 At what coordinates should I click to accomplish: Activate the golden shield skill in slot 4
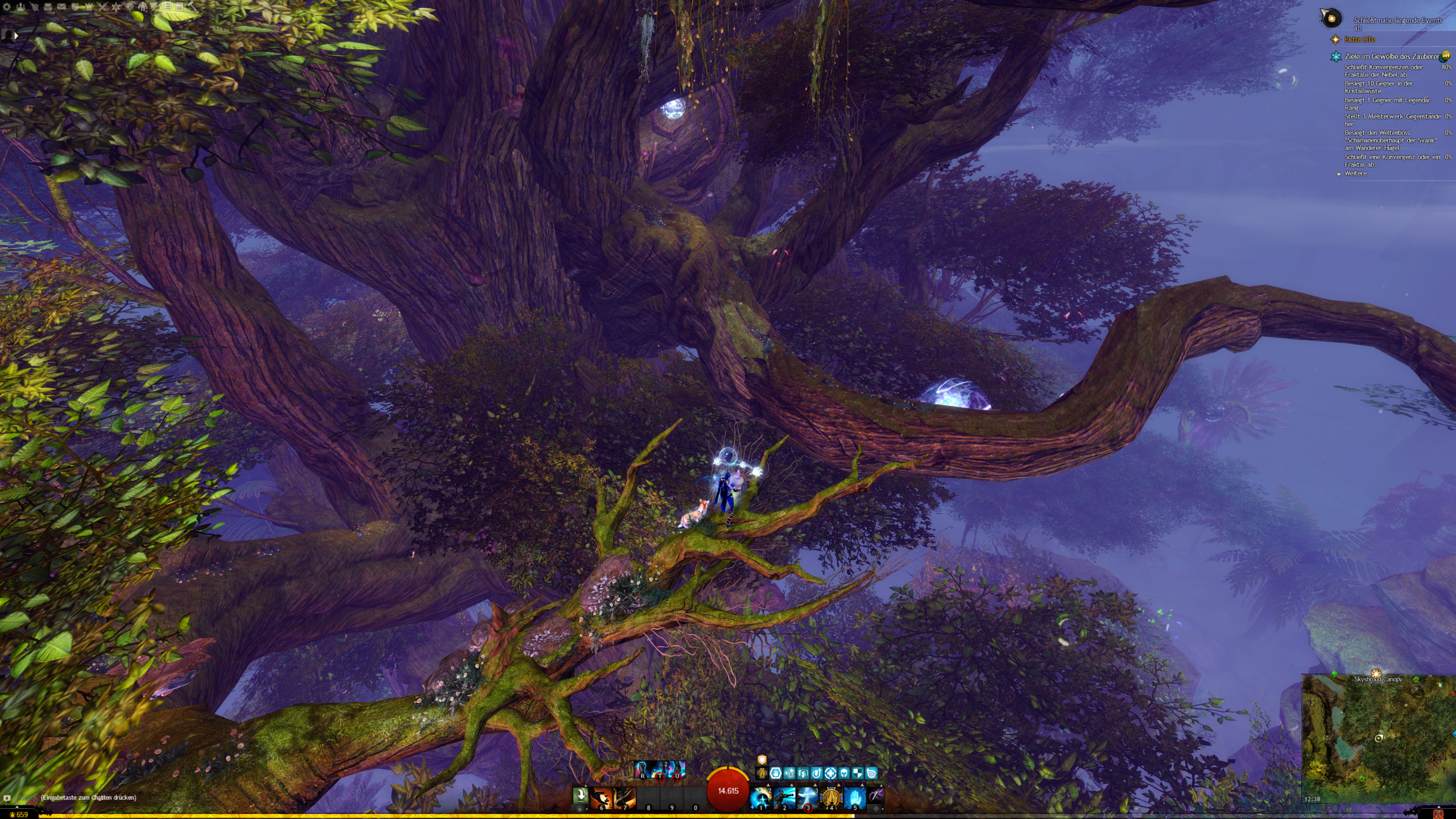click(831, 798)
